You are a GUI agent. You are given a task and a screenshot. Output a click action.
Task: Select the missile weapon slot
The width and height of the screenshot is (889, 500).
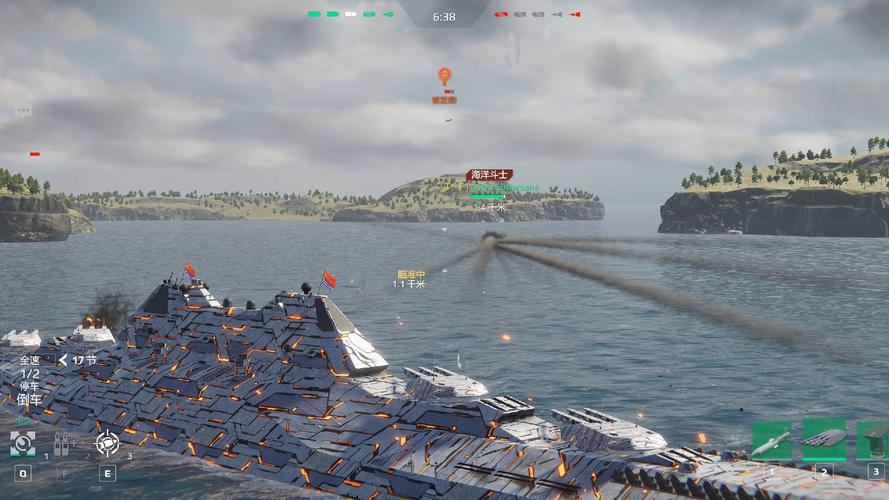[x=771, y=441]
